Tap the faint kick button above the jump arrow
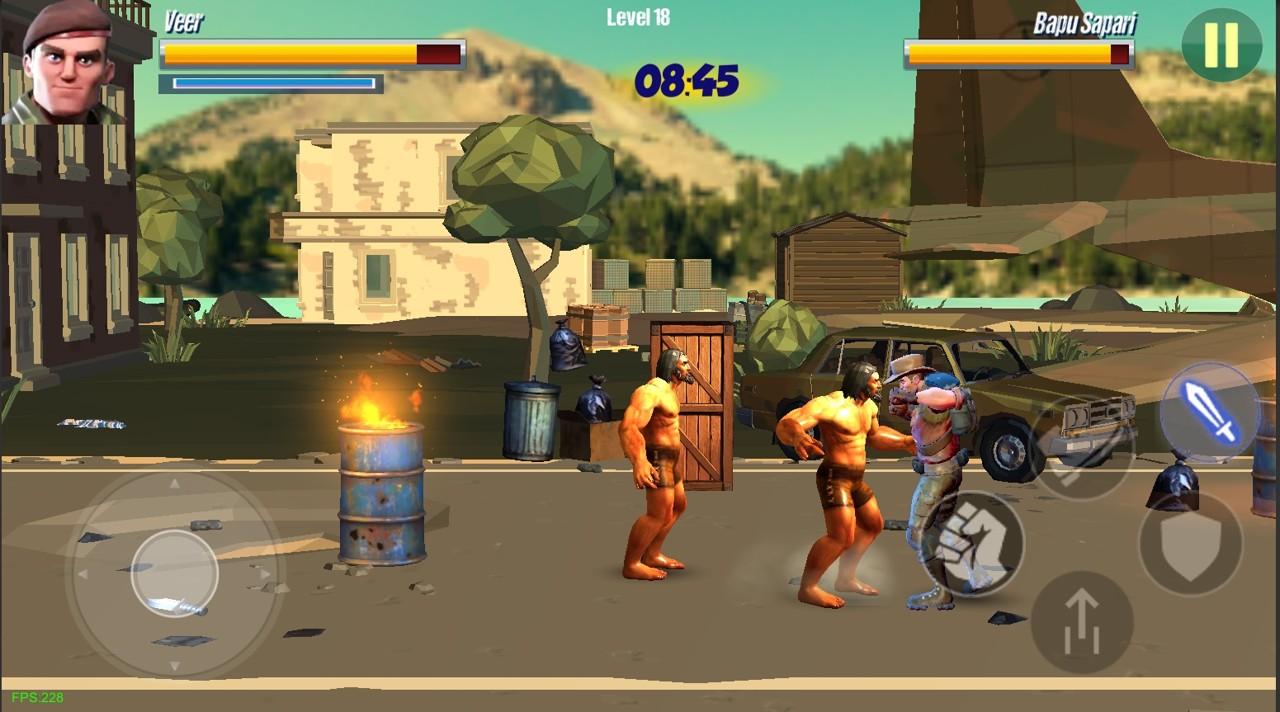The image size is (1280, 712). (x=1082, y=448)
